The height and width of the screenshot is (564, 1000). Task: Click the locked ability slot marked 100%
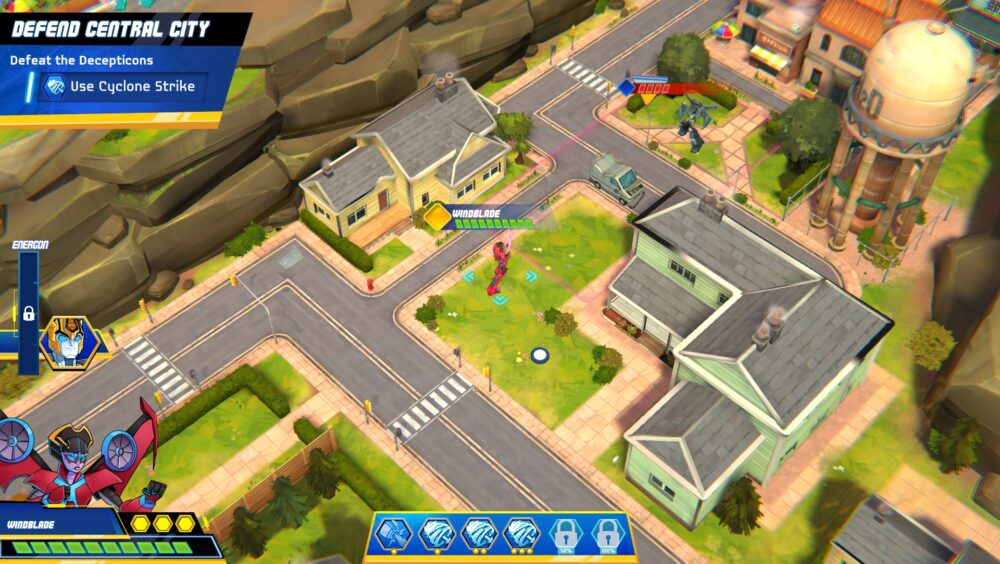[606, 535]
